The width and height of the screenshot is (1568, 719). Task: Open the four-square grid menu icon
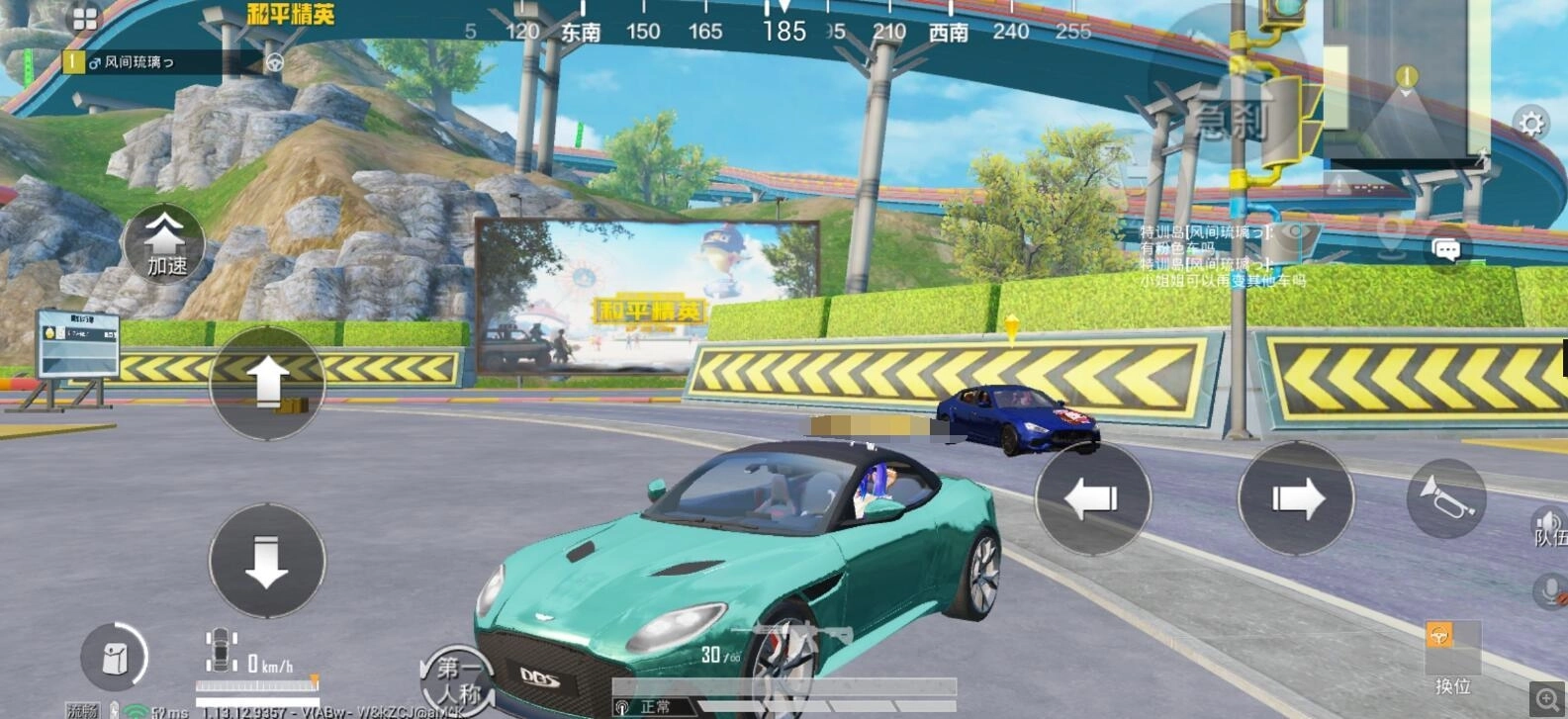point(85,19)
